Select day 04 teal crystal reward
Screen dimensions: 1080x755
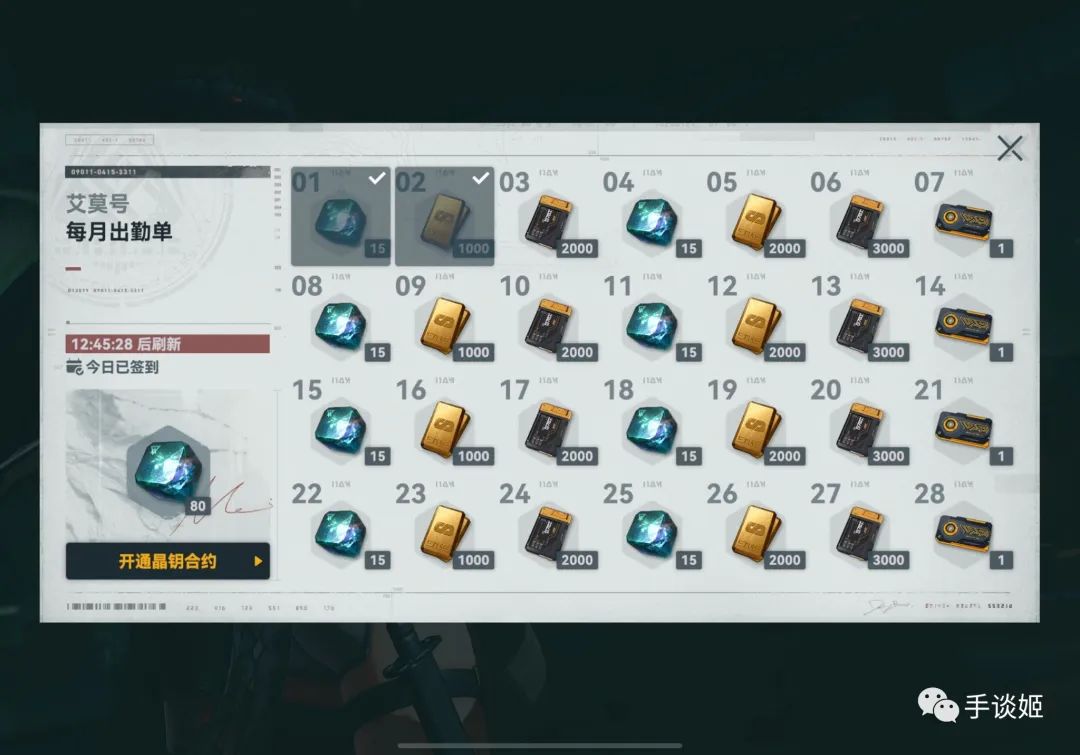(x=652, y=221)
